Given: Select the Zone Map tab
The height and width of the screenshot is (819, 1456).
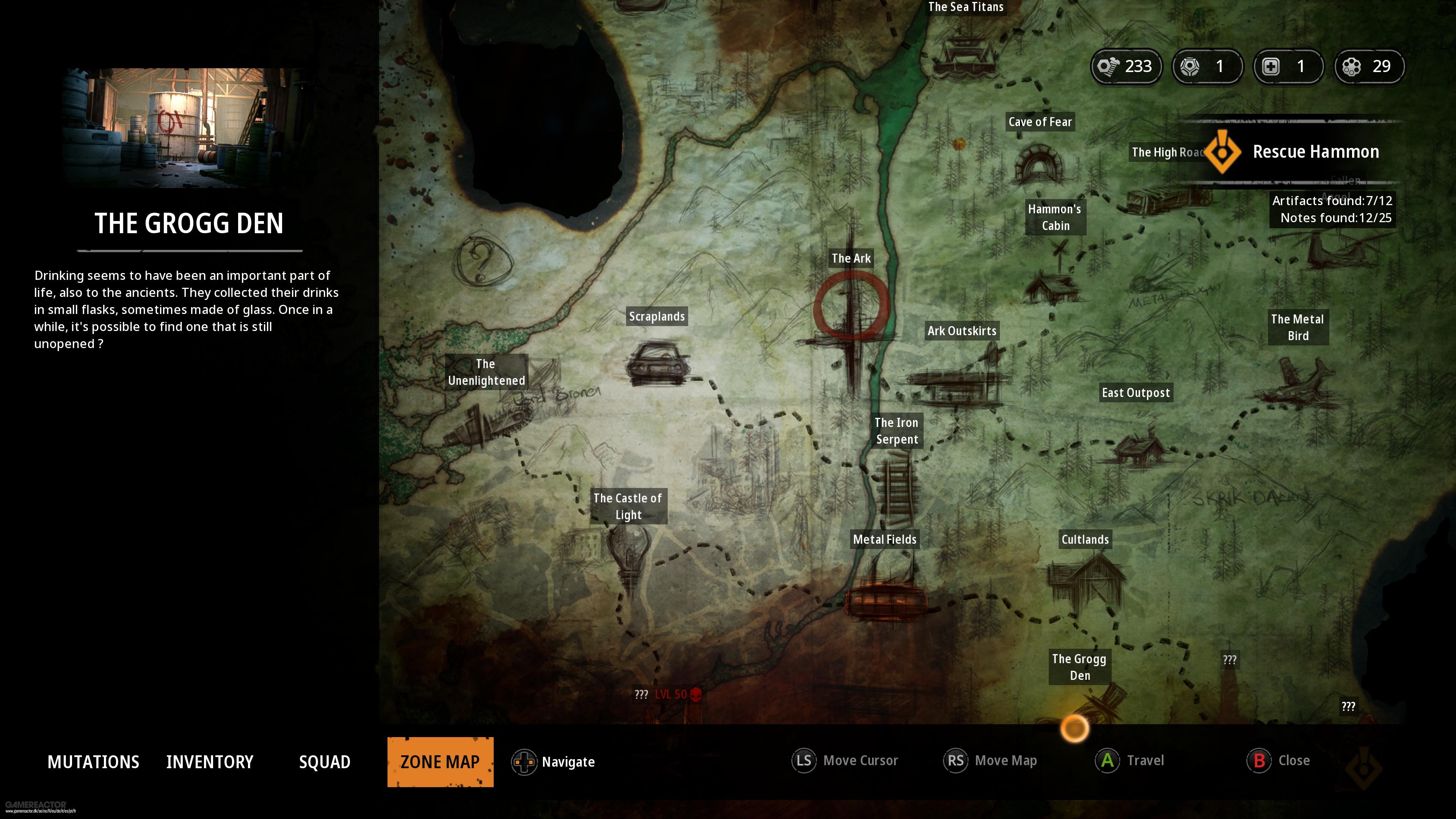Looking at the screenshot, I should [x=440, y=762].
